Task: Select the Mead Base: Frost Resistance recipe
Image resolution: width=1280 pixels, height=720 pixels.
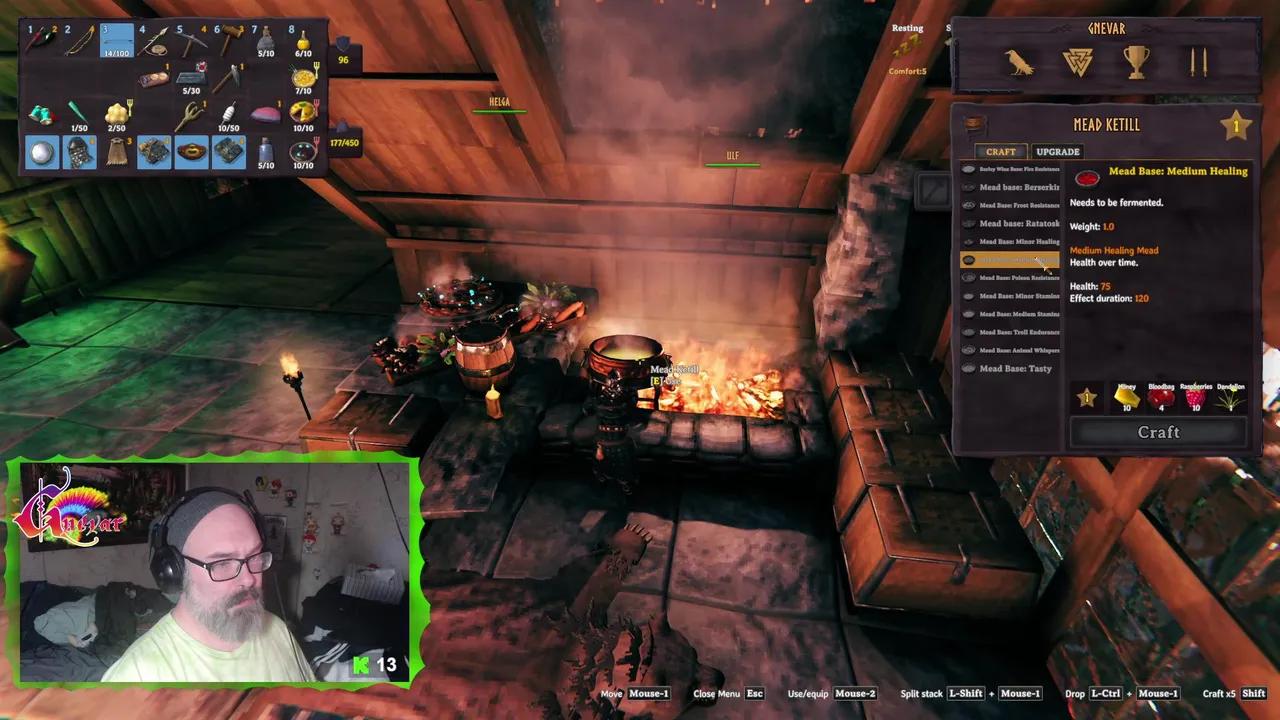Action: pos(1014,205)
